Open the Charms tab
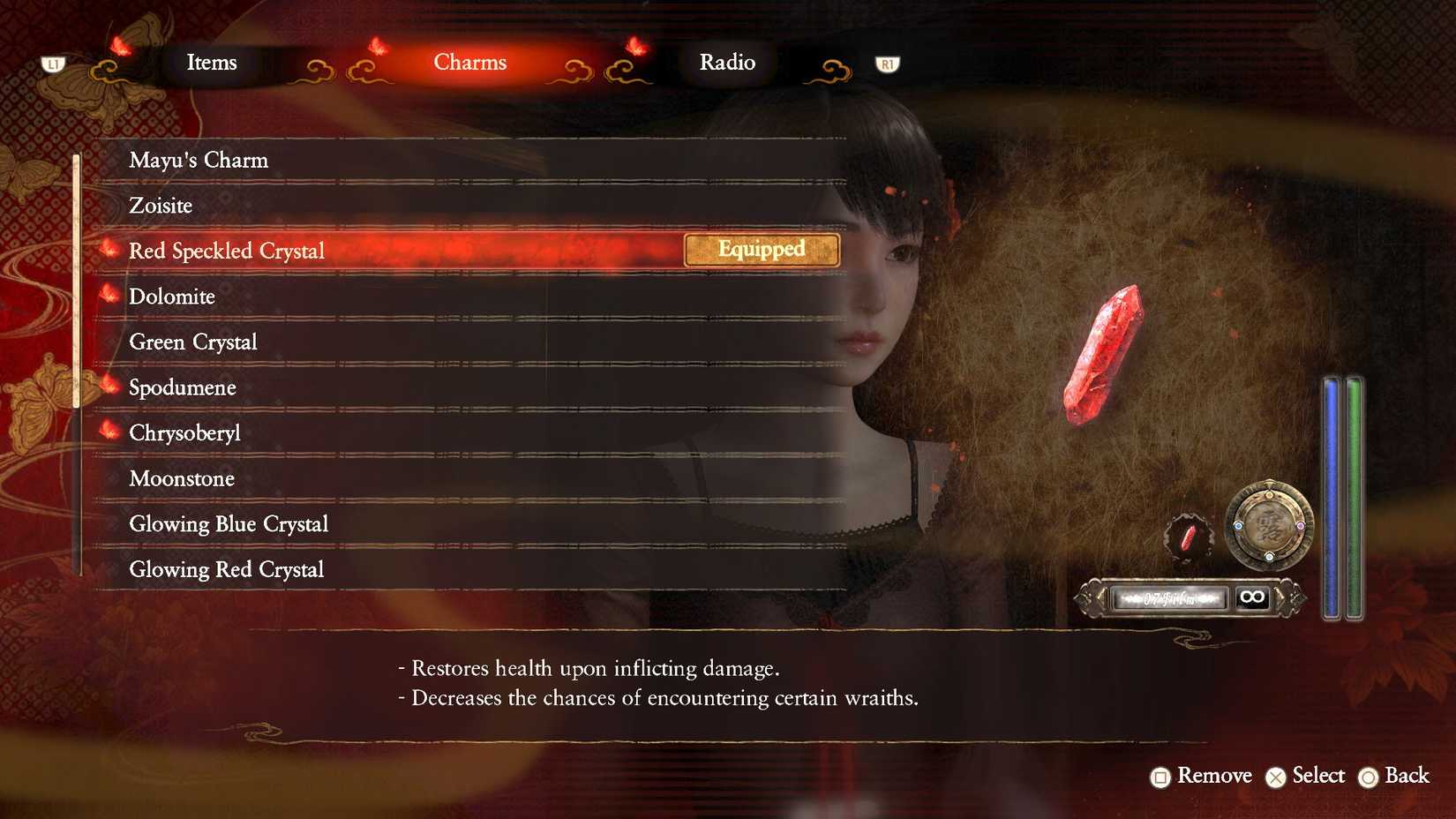Image resolution: width=1456 pixels, height=819 pixels. coord(469,63)
